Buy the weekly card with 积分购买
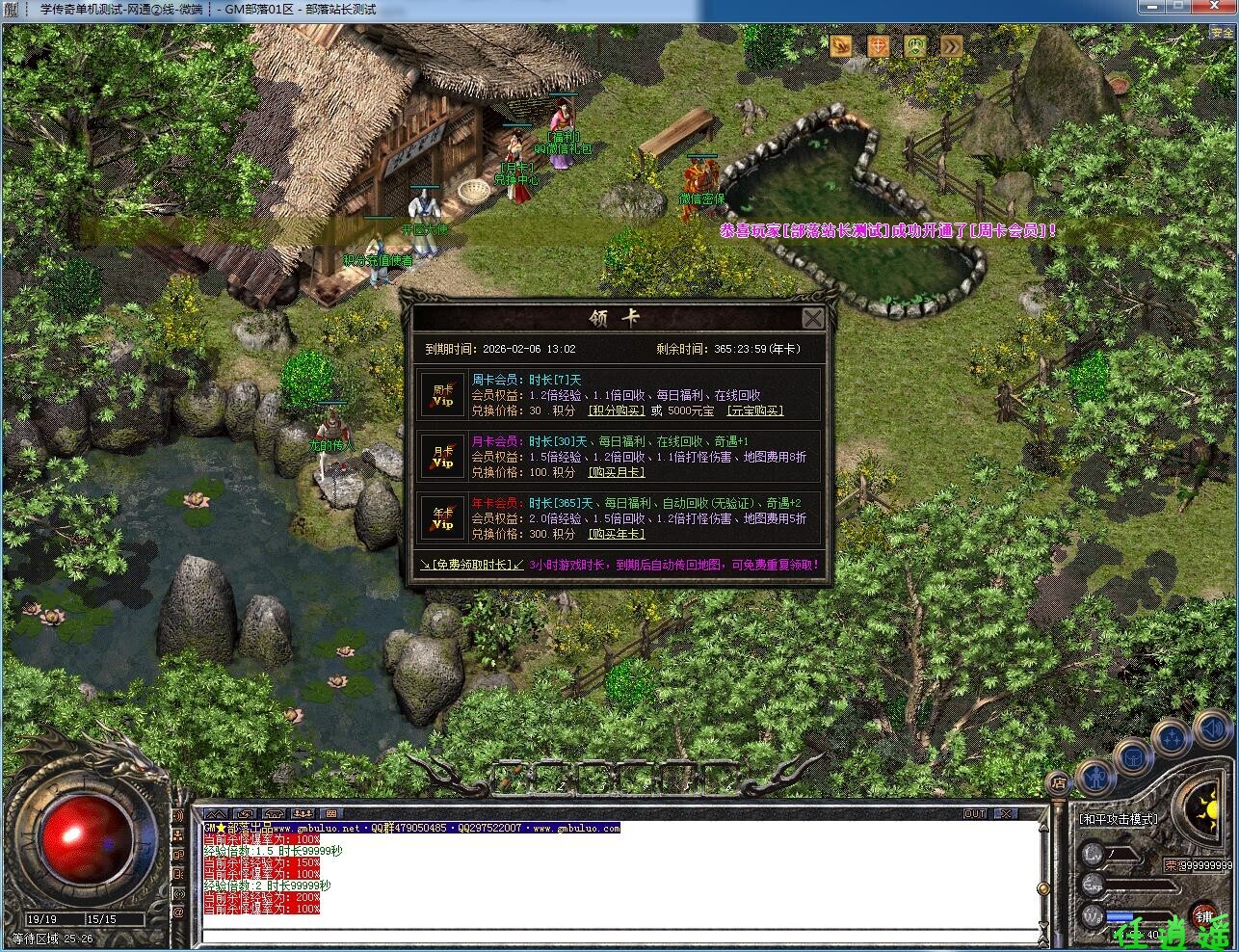Screen dimensions: 1239x952 tap(616, 410)
